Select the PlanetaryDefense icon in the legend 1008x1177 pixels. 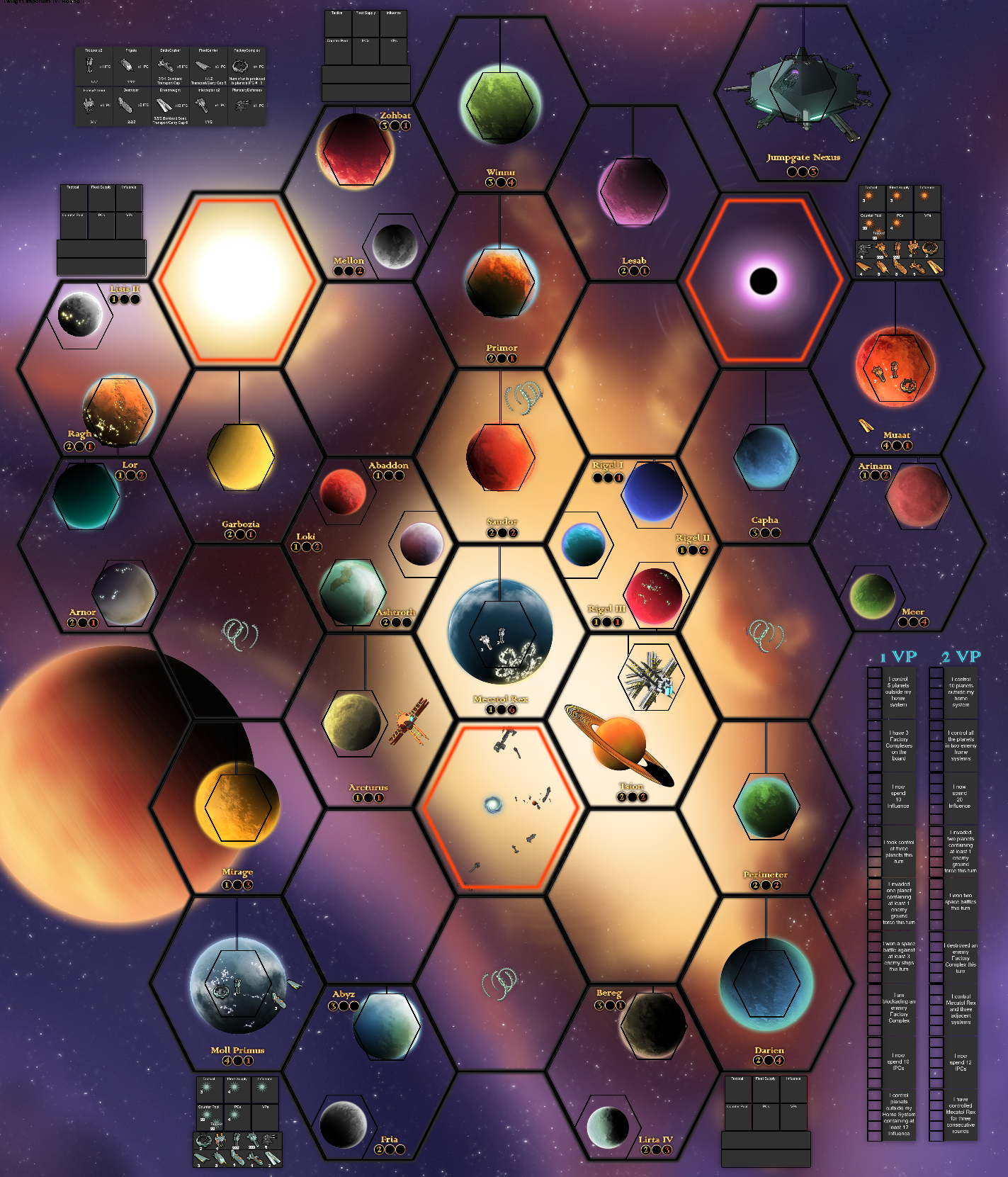(242, 105)
